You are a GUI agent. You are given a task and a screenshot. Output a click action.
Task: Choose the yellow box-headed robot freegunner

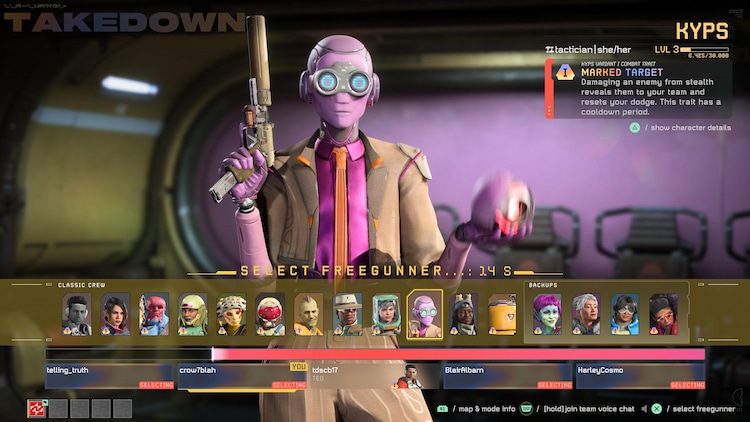click(x=502, y=314)
